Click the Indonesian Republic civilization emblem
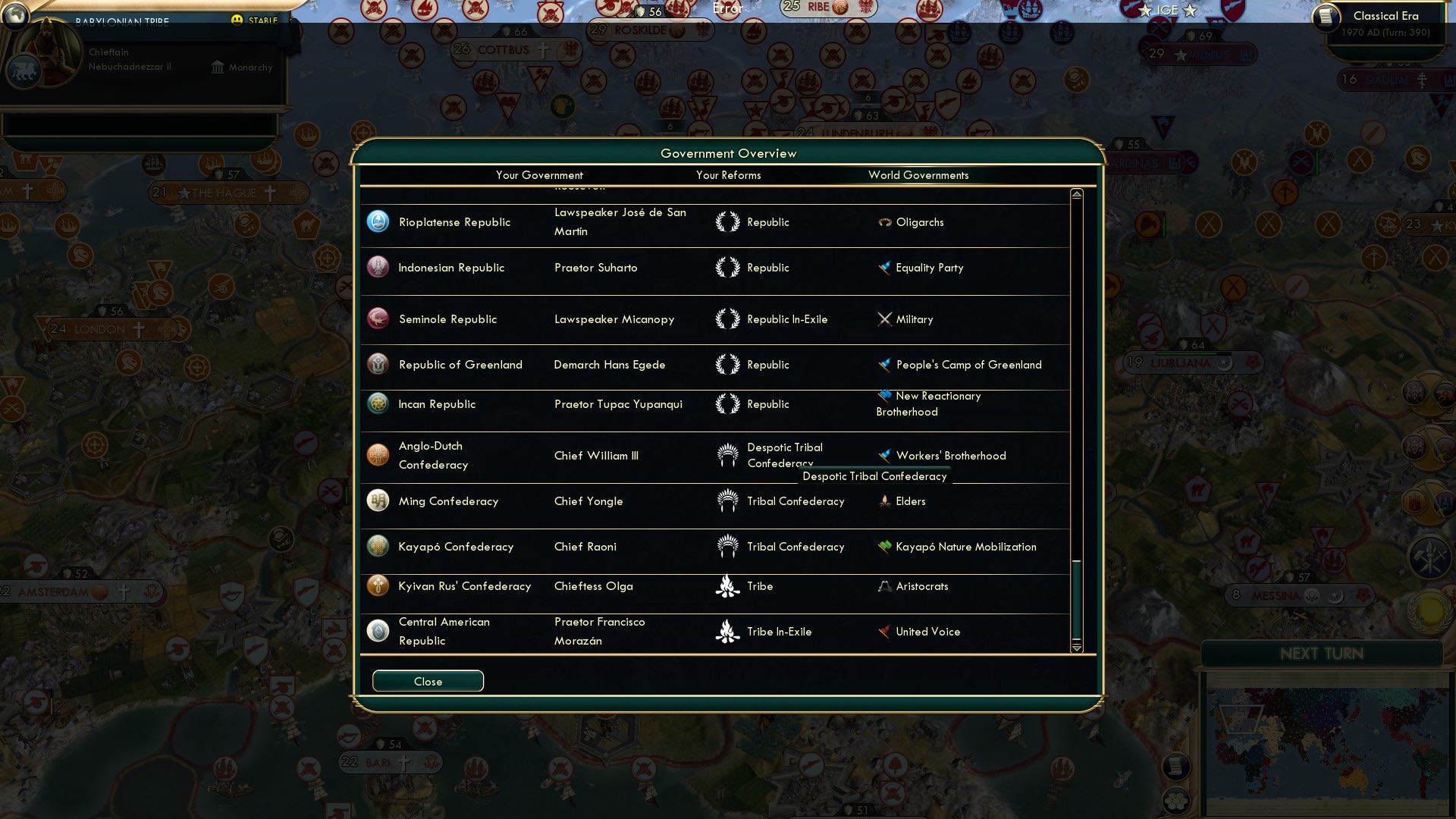The height and width of the screenshot is (819, 1456). (x=377, y=267)
